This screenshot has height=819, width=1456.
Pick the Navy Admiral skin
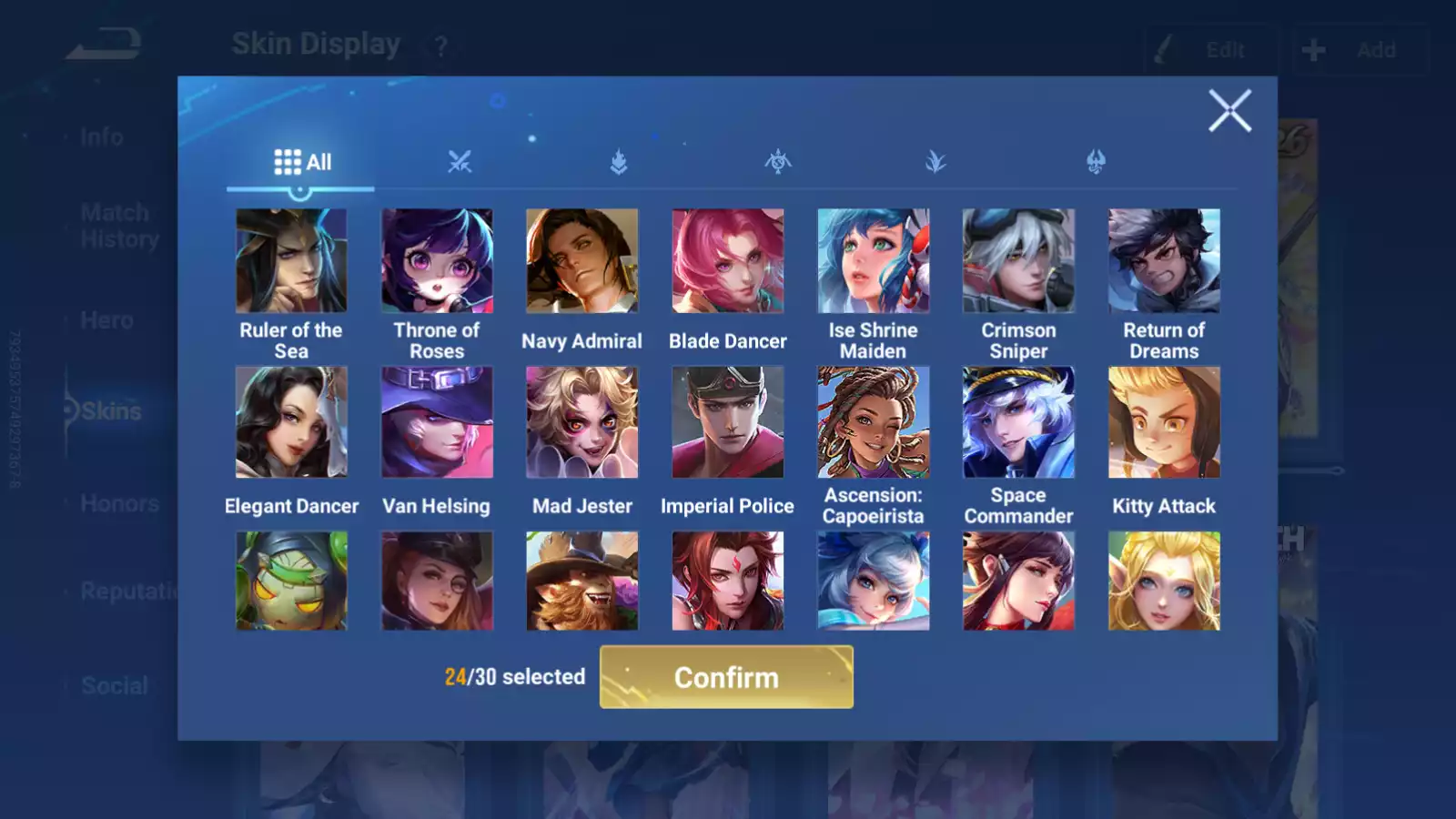click(x=582, y=261)
